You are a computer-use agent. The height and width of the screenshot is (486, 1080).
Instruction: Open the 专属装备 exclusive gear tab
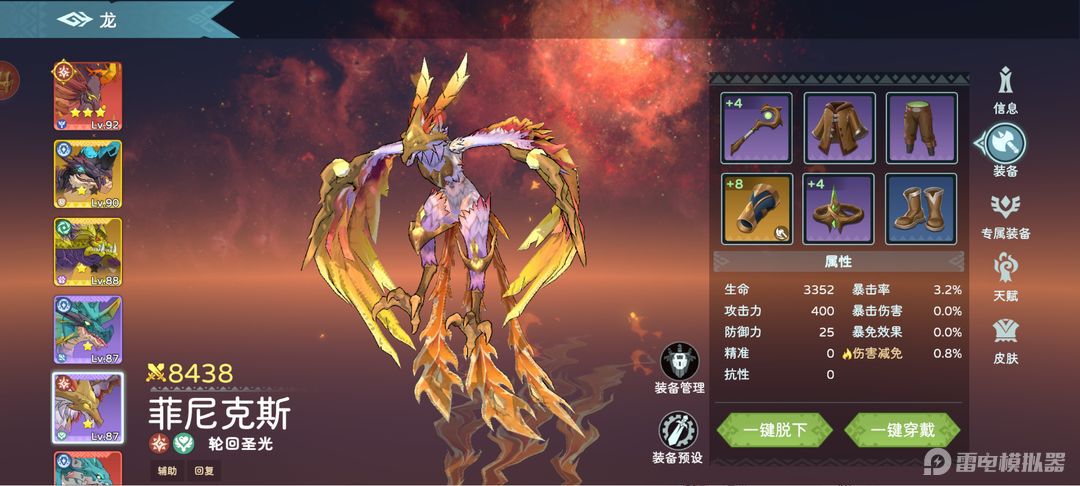[1005, 214]
